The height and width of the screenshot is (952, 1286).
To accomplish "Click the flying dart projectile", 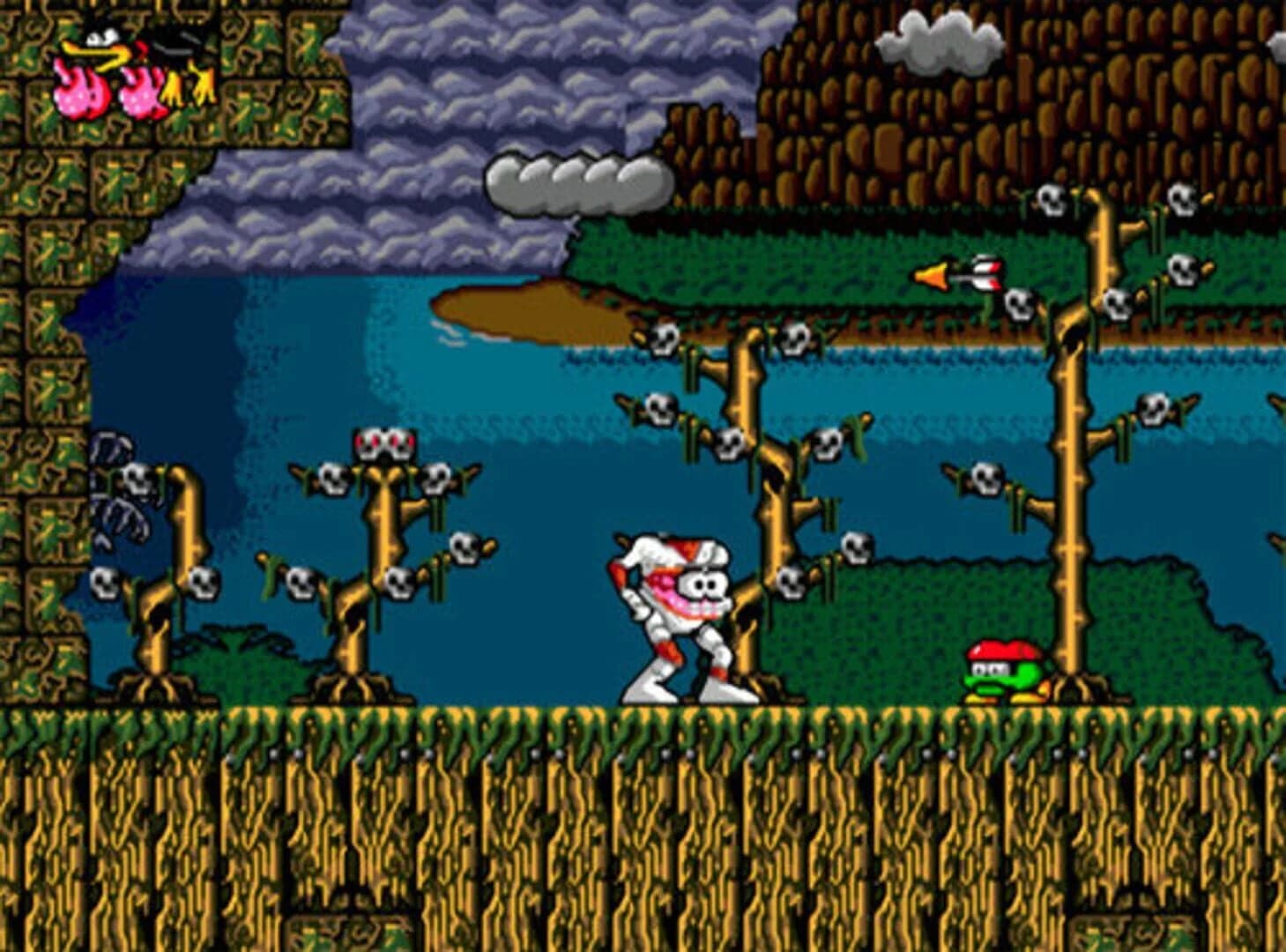I will 961,275.
